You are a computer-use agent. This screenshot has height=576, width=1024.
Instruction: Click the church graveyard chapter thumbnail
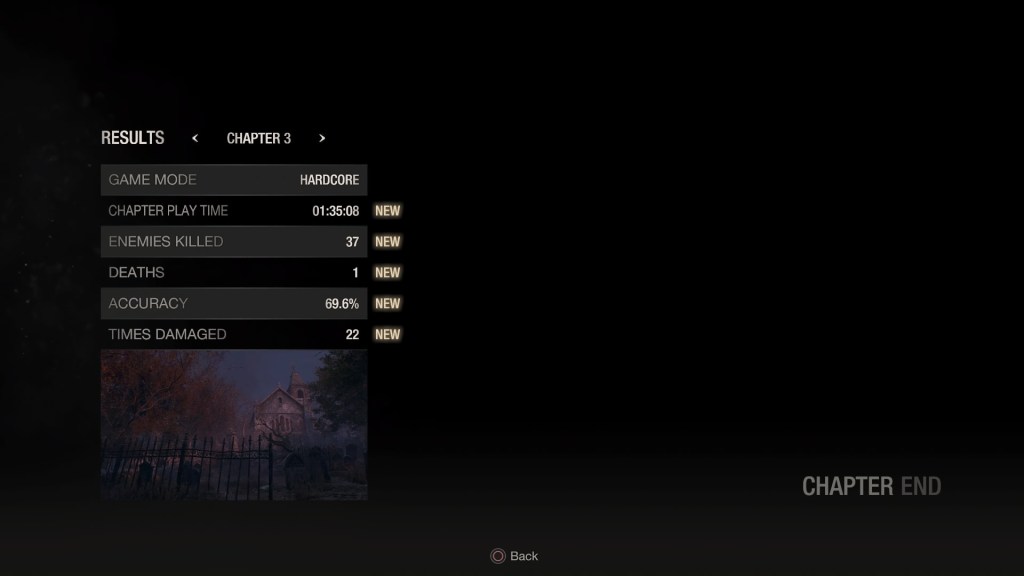pyautogui.click(x=234, y=425)
